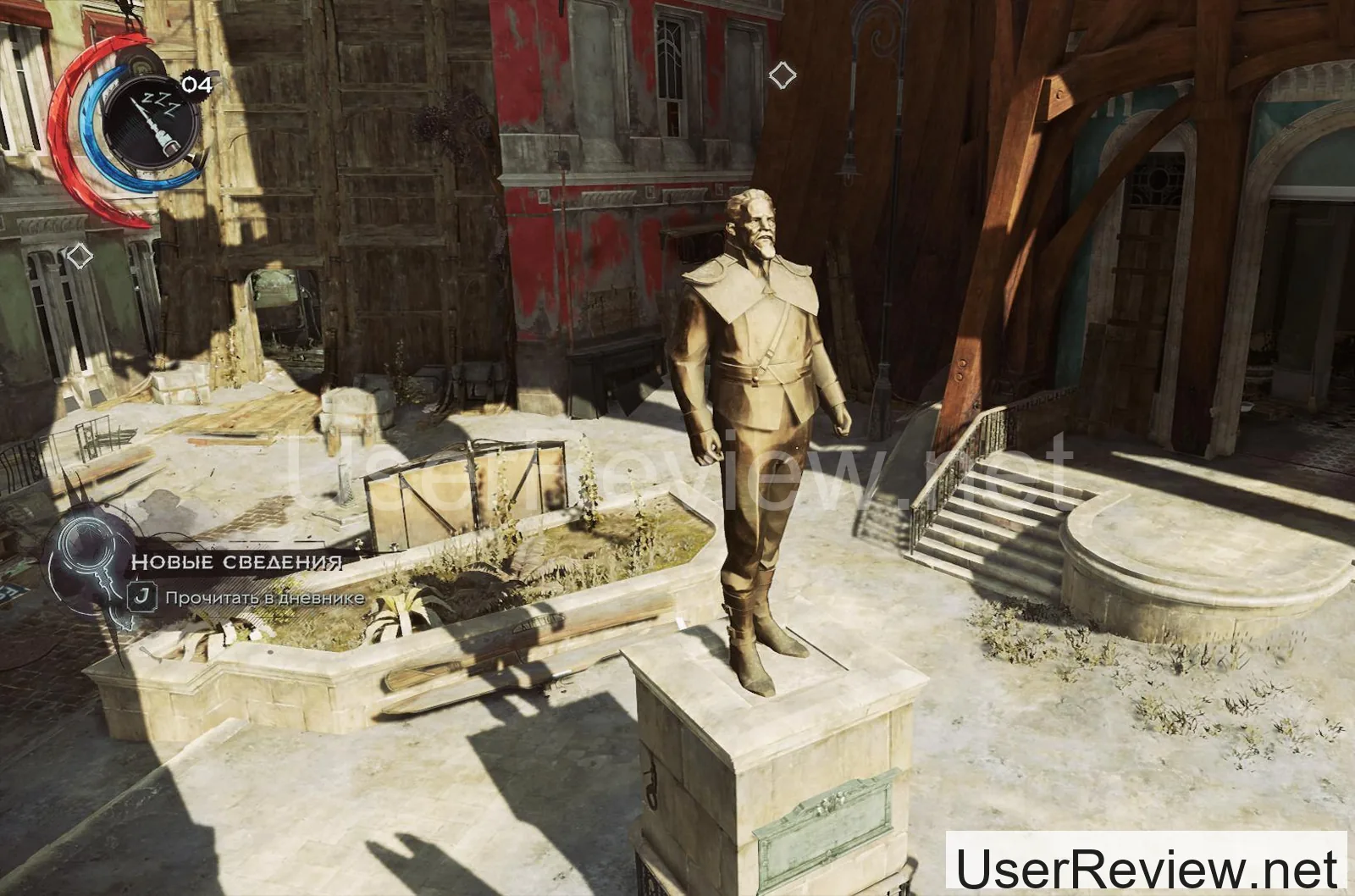
Task: Click the diamond objective marker over the red building
Action: point(782,76)
